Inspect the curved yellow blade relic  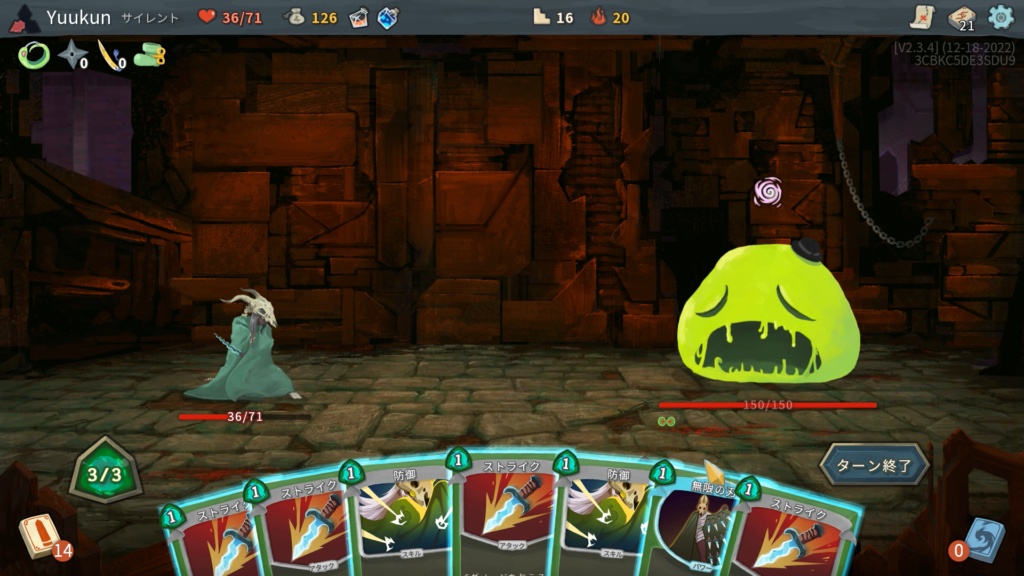click(x=109, y=56)
